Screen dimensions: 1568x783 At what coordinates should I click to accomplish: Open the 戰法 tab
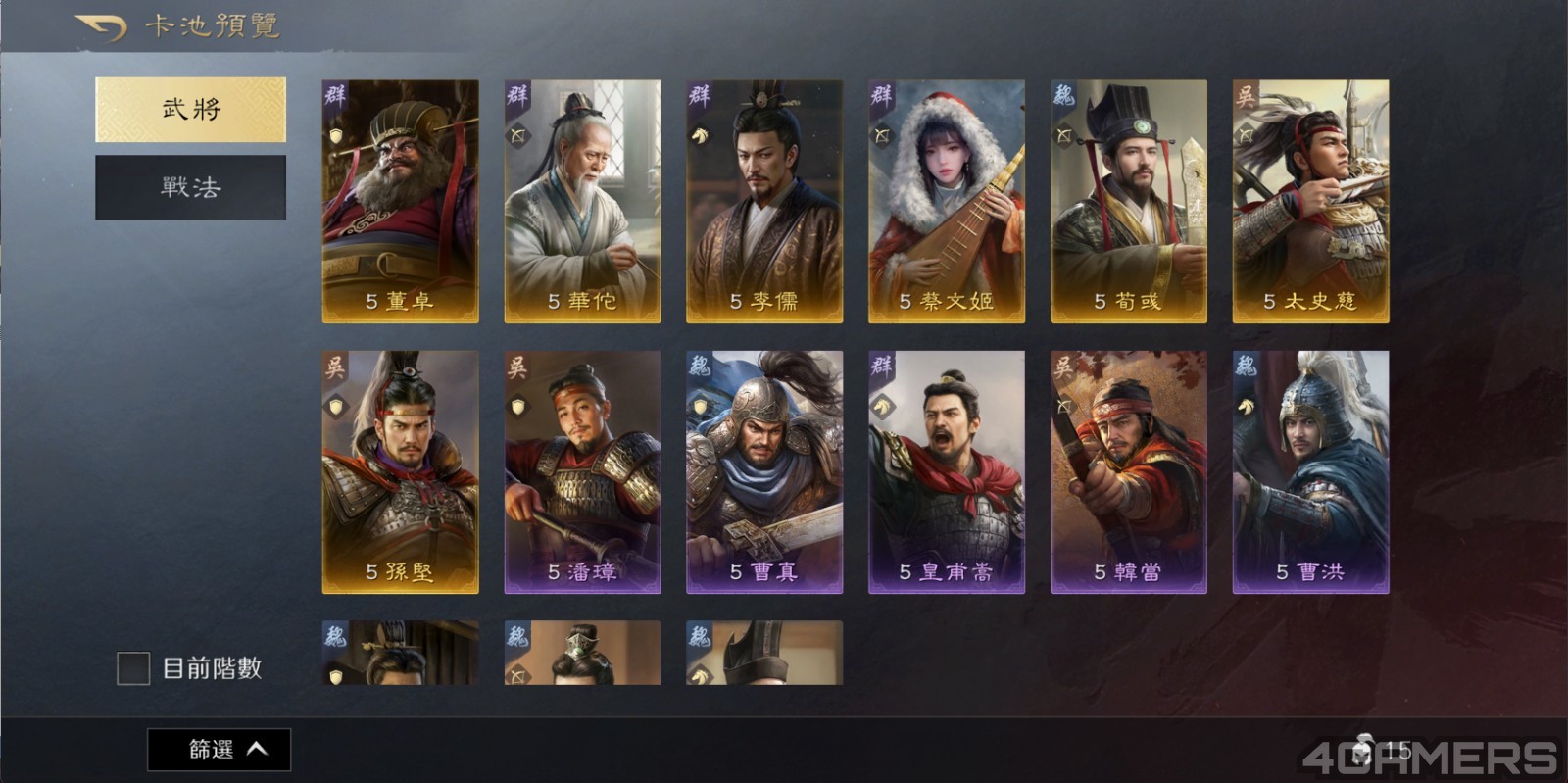coord(191,187)
